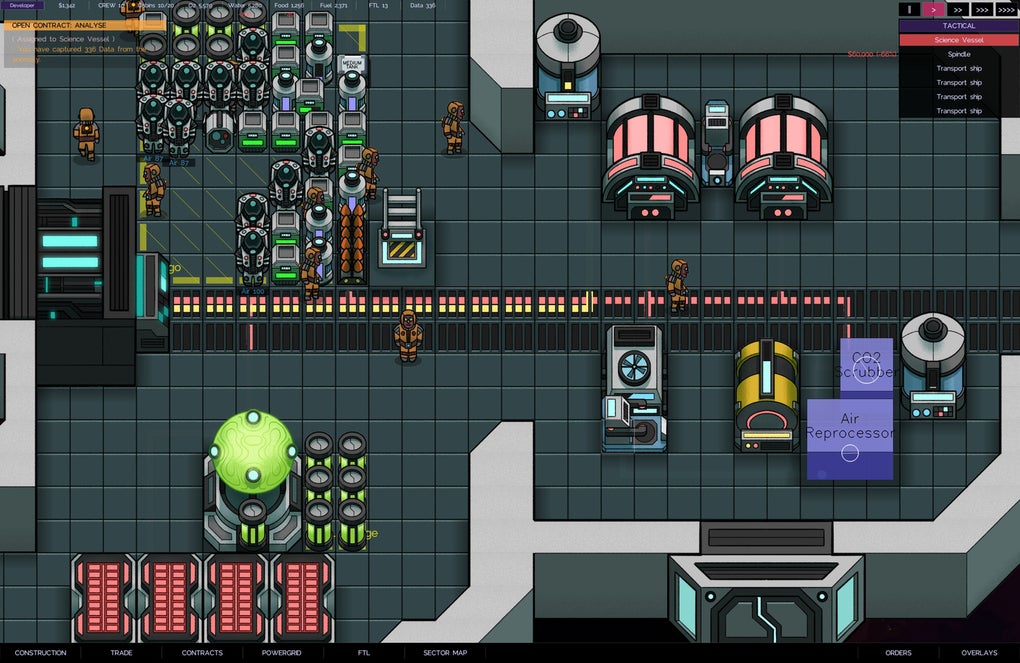1020x663 pixels.
Task: Toggle the Overlays menu
Action: 979,653
